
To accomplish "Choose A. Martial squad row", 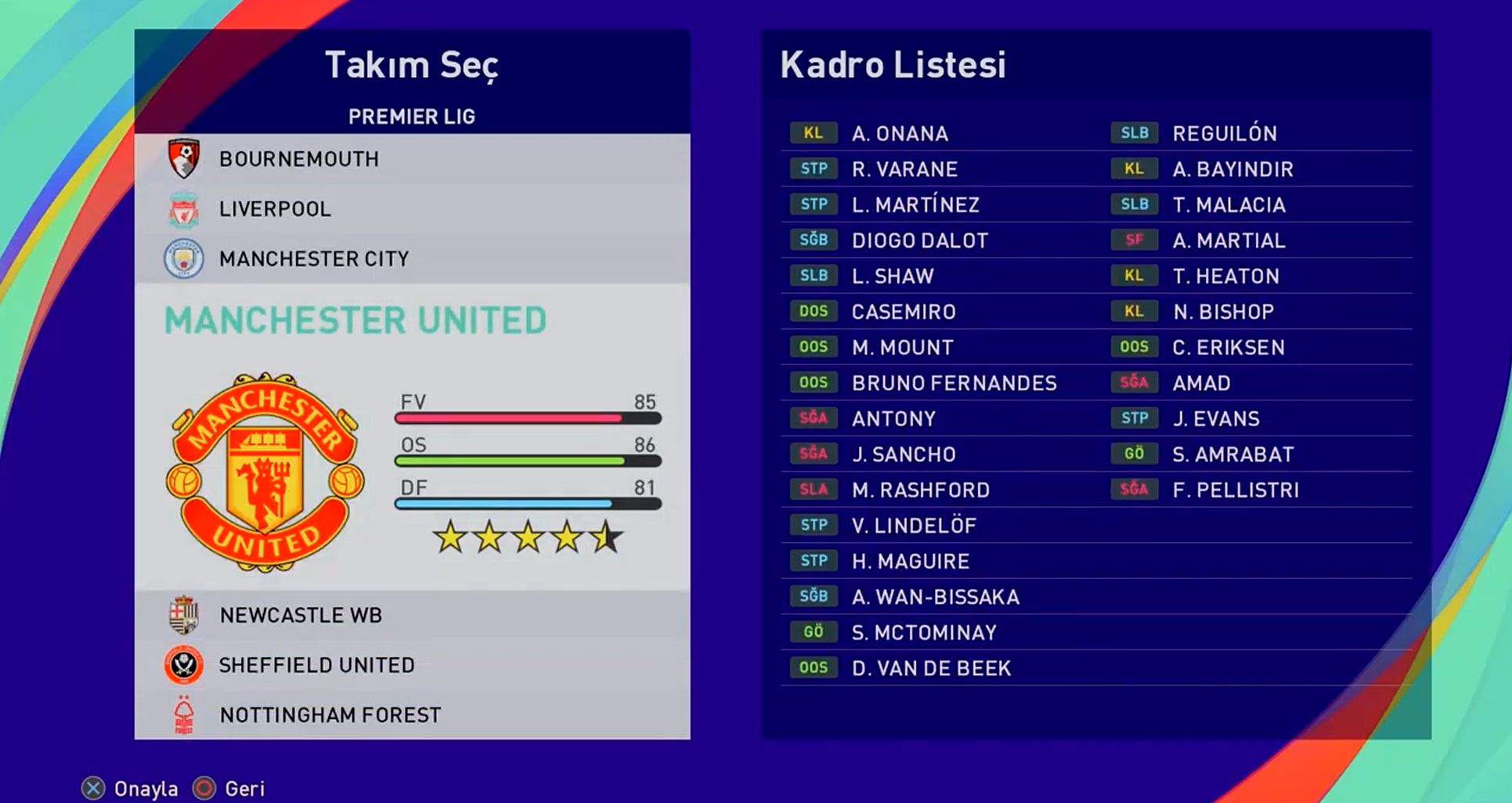I will click(x=1228, y=241).
